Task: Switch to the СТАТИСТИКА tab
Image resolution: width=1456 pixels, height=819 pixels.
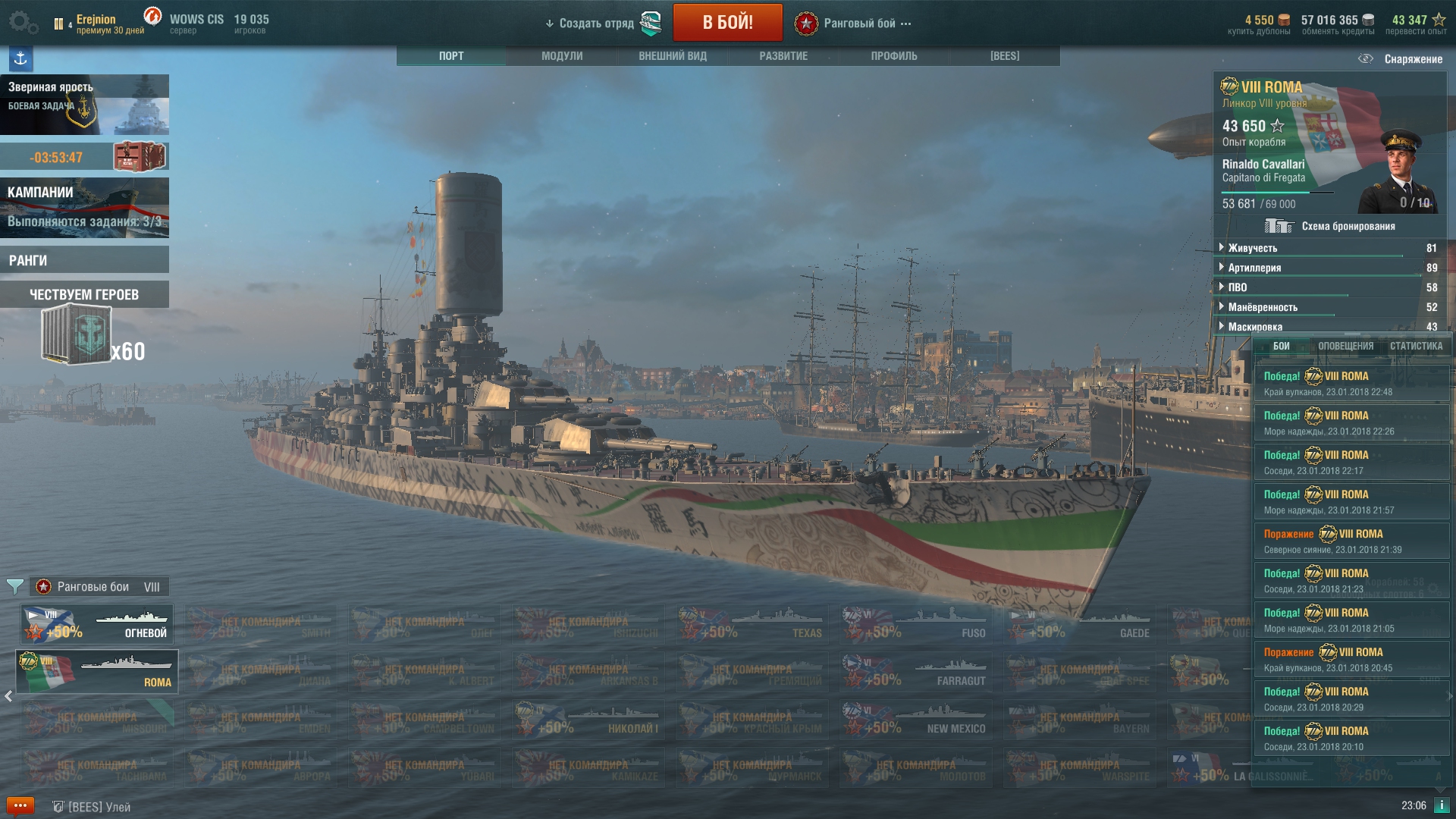Action: coord(1416,346)
